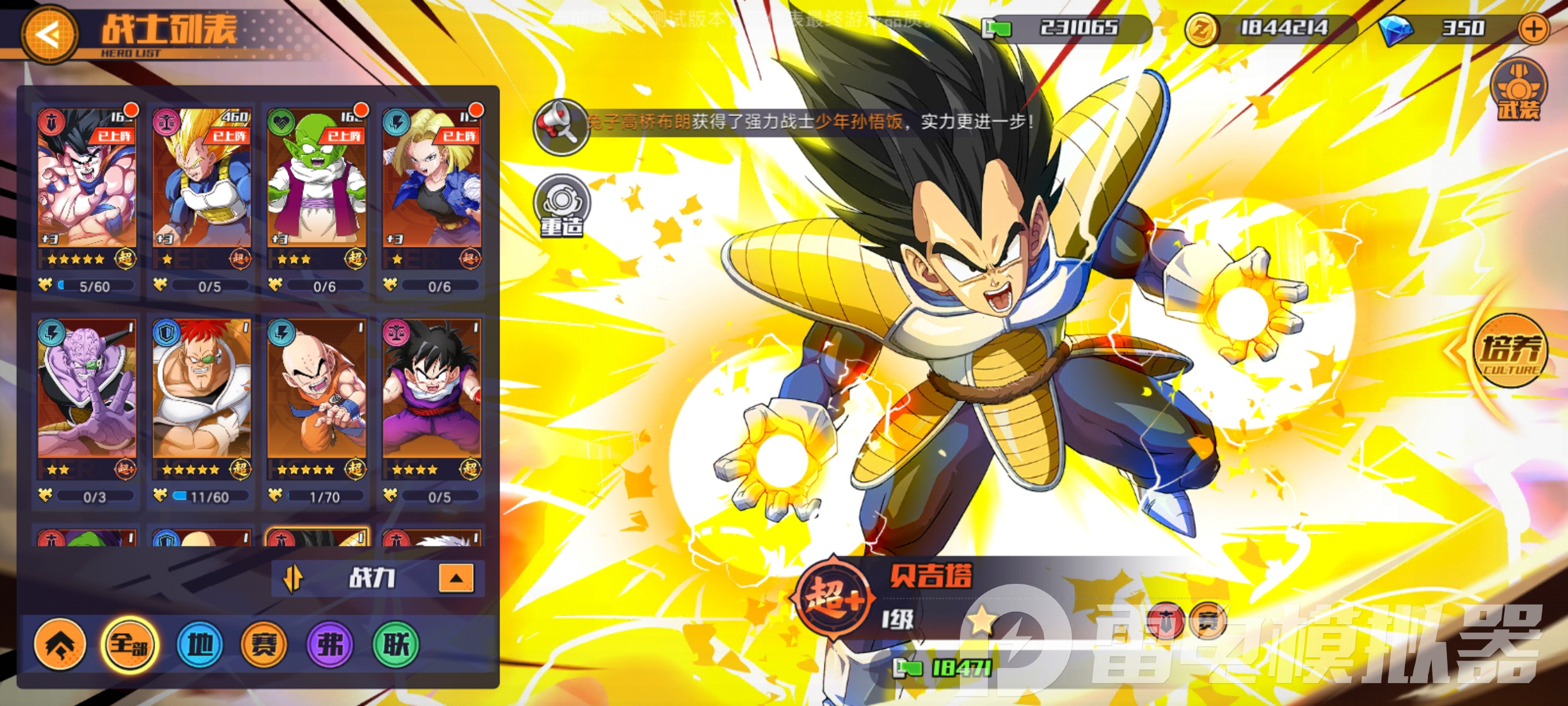Open the 培养 Culture panel
Viewport: 1568px width, 706px height.
point(1510,351)
